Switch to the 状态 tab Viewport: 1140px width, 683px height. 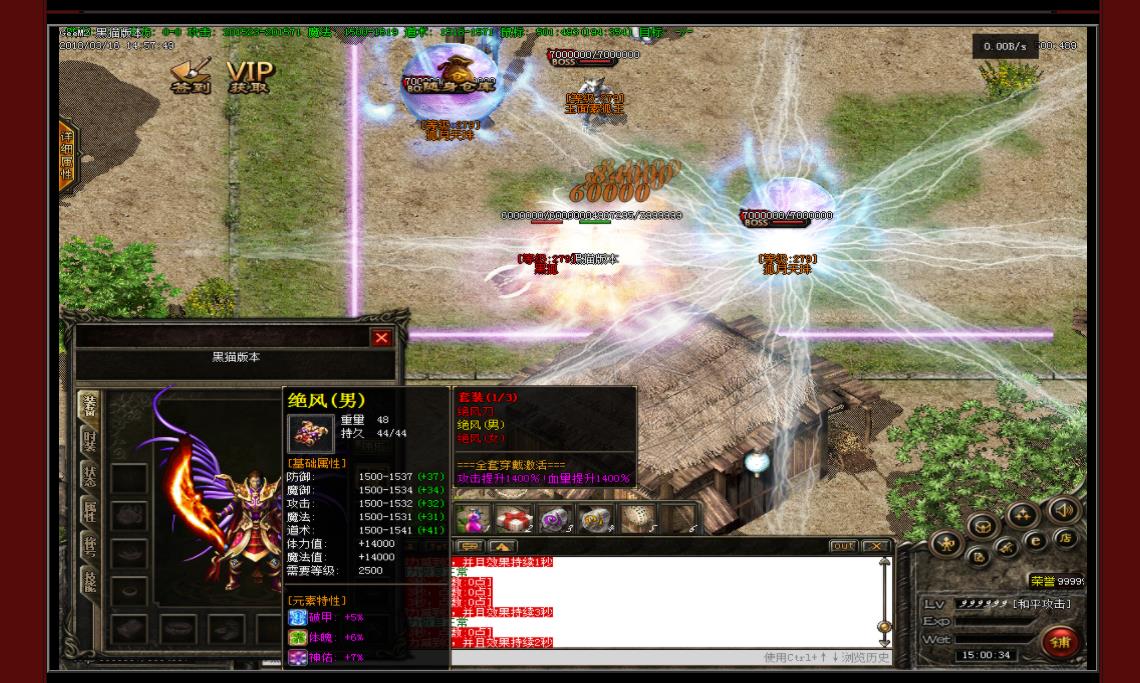click(90, 476)
